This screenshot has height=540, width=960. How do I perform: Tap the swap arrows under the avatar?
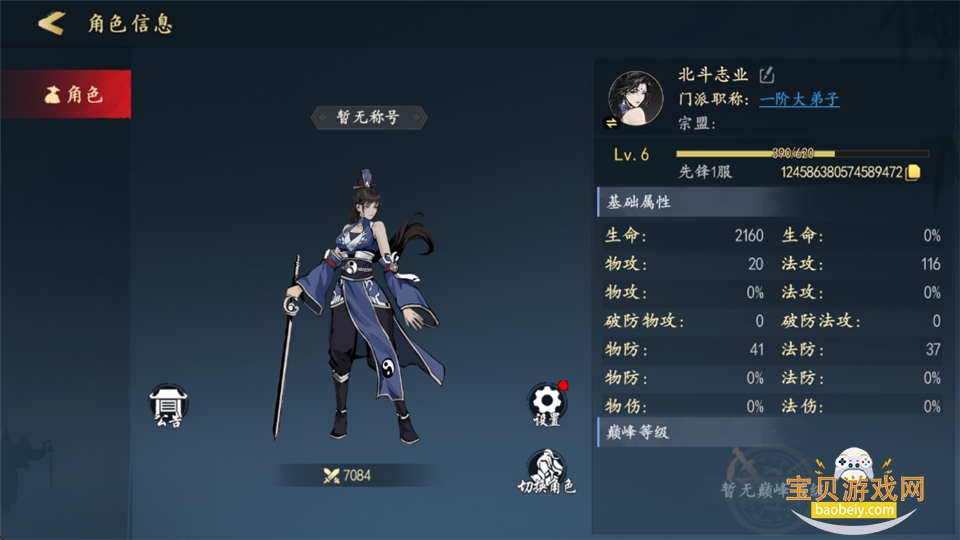(x=612, y=123)
